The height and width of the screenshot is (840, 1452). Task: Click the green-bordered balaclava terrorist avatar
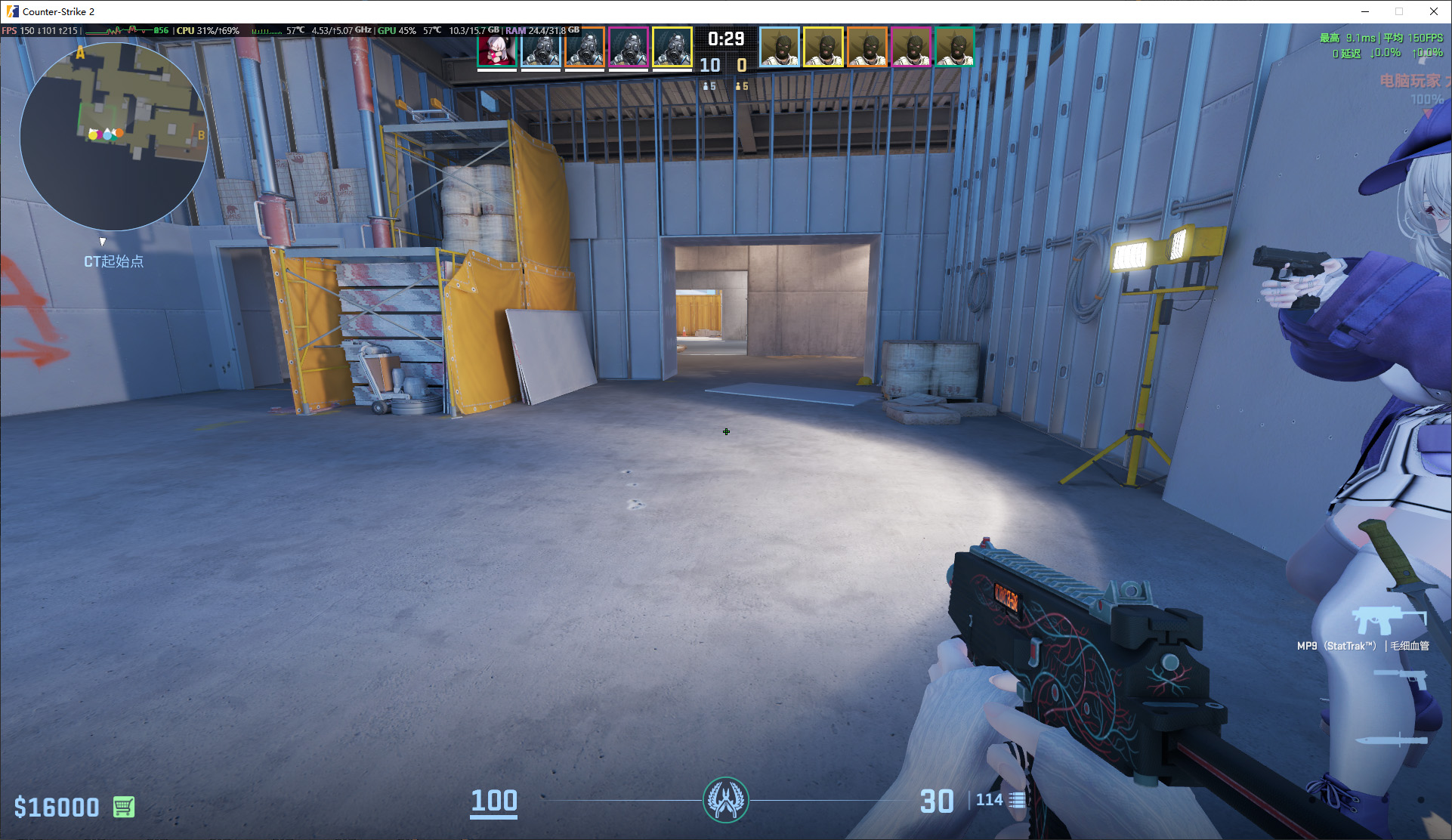pyautogui.click(x=954, y=48)
